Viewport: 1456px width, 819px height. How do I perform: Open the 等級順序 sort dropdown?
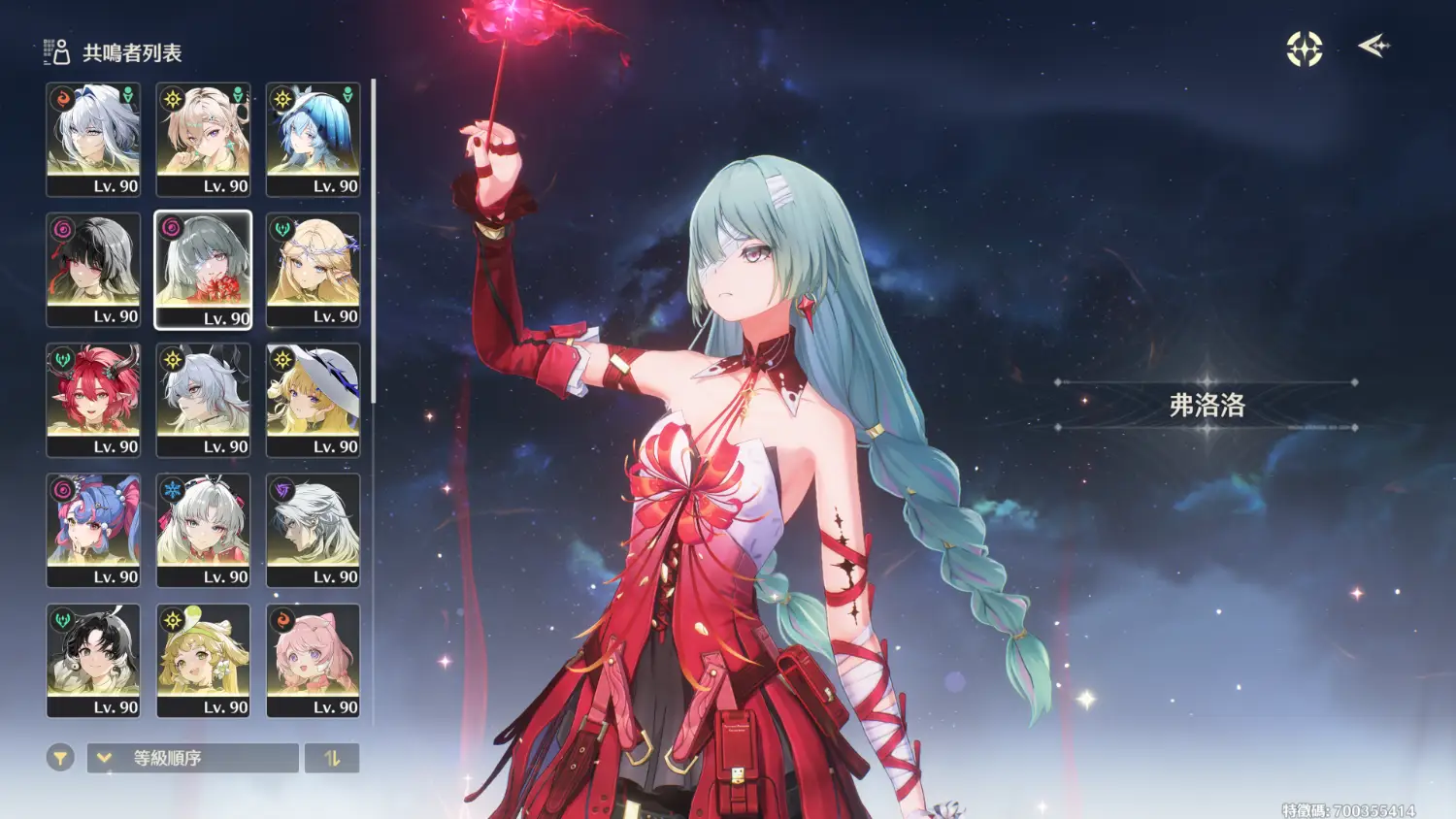click(x=192, y=758)
